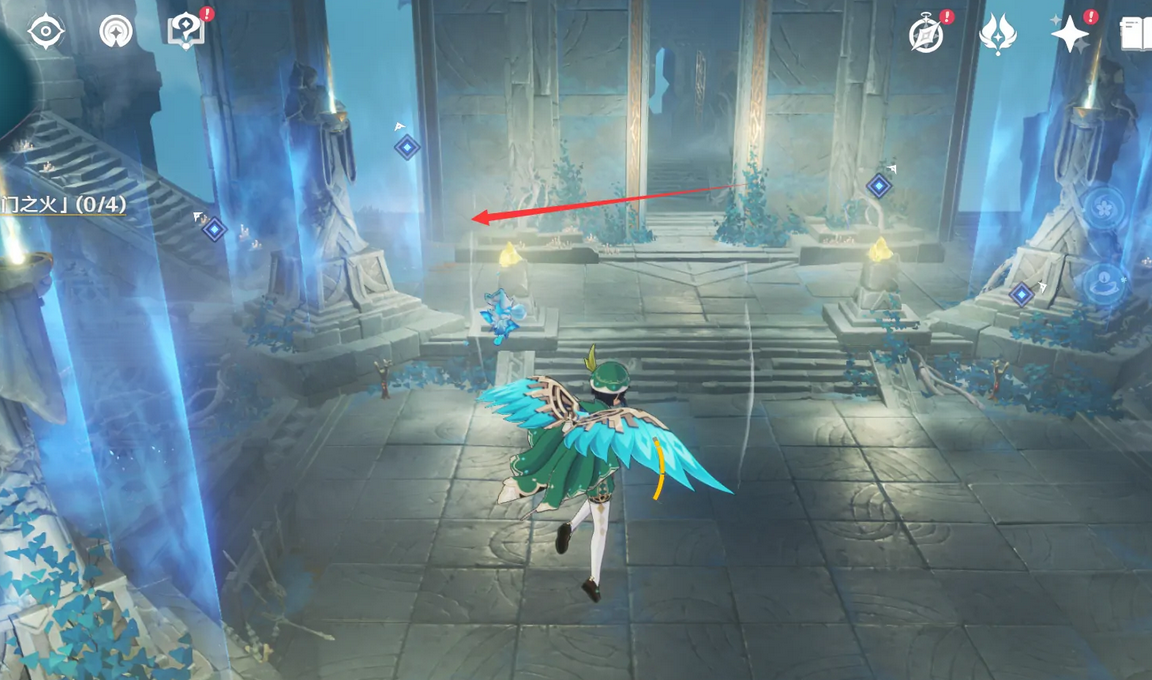Open the arch-and-star icon beside the eye
This screenshot has width=1152, height=680.
point(116,32)
